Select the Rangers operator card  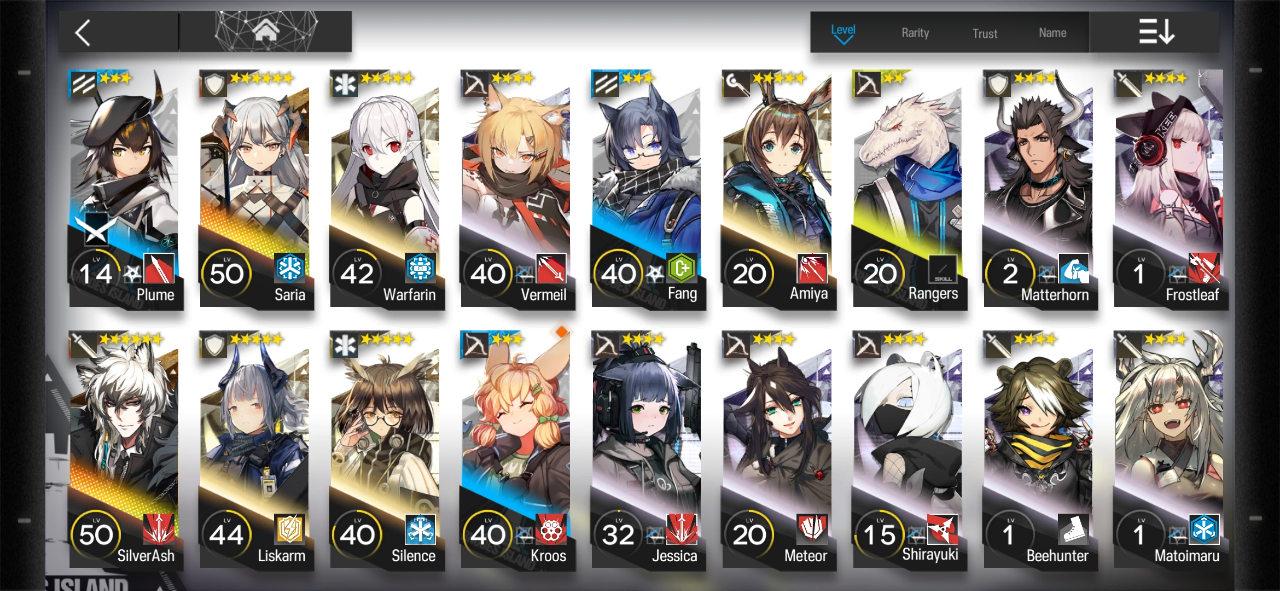click(907, 185)
